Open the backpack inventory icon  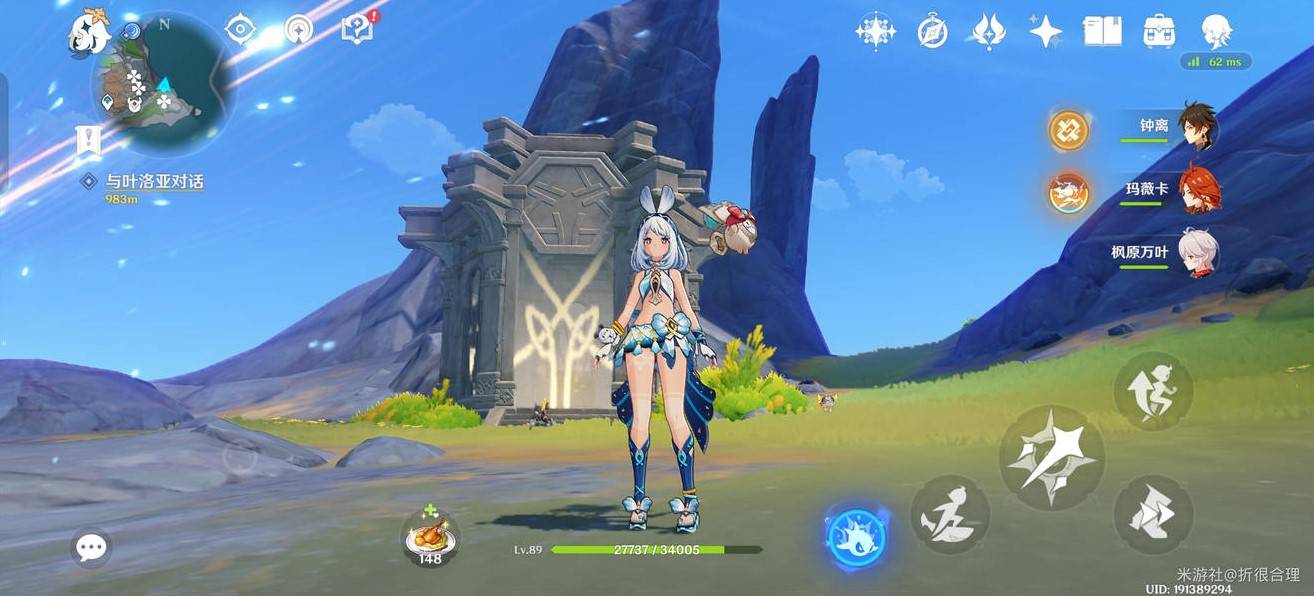coord(1159,31)
